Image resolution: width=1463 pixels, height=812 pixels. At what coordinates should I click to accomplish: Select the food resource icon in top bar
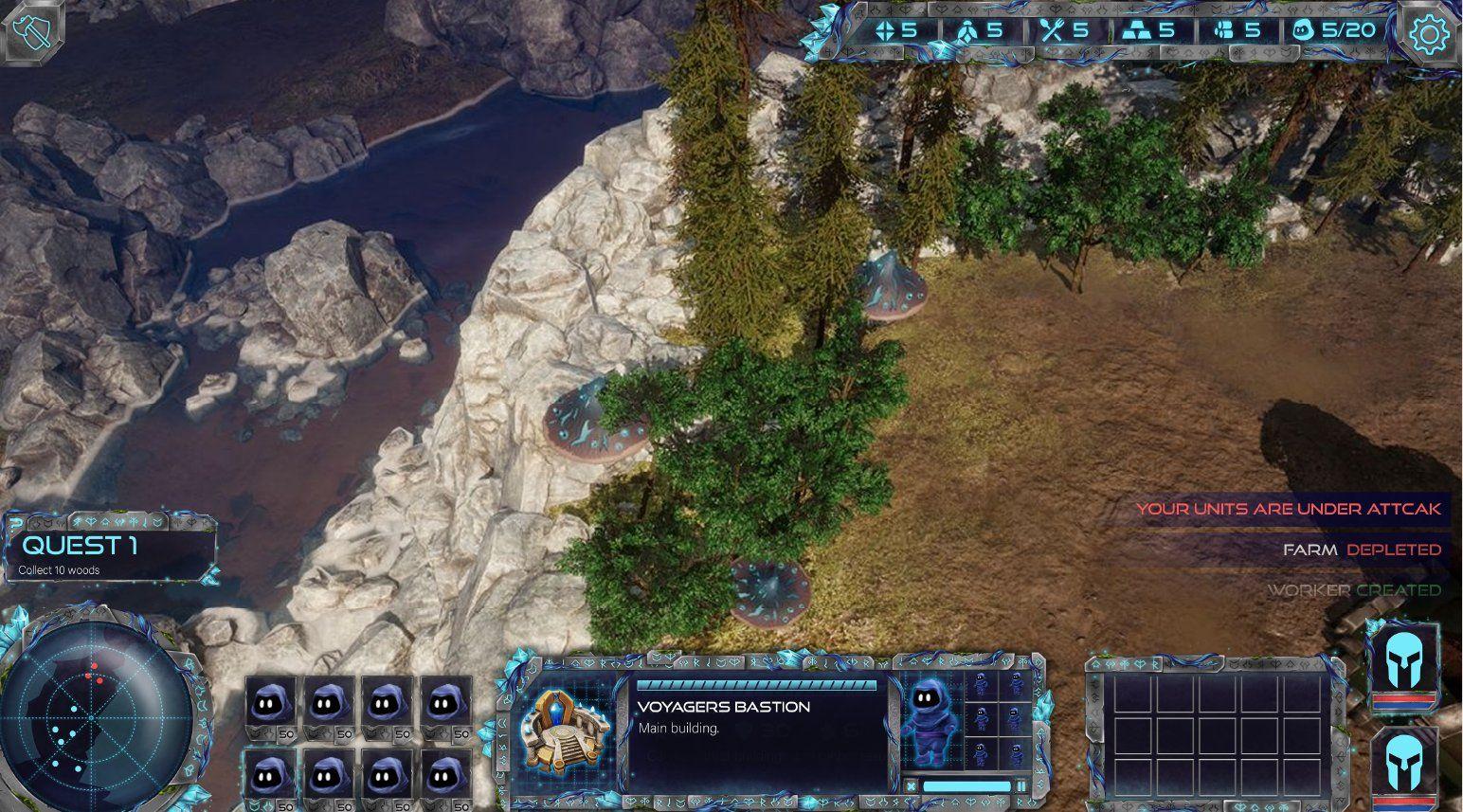tap(1050, 27)
